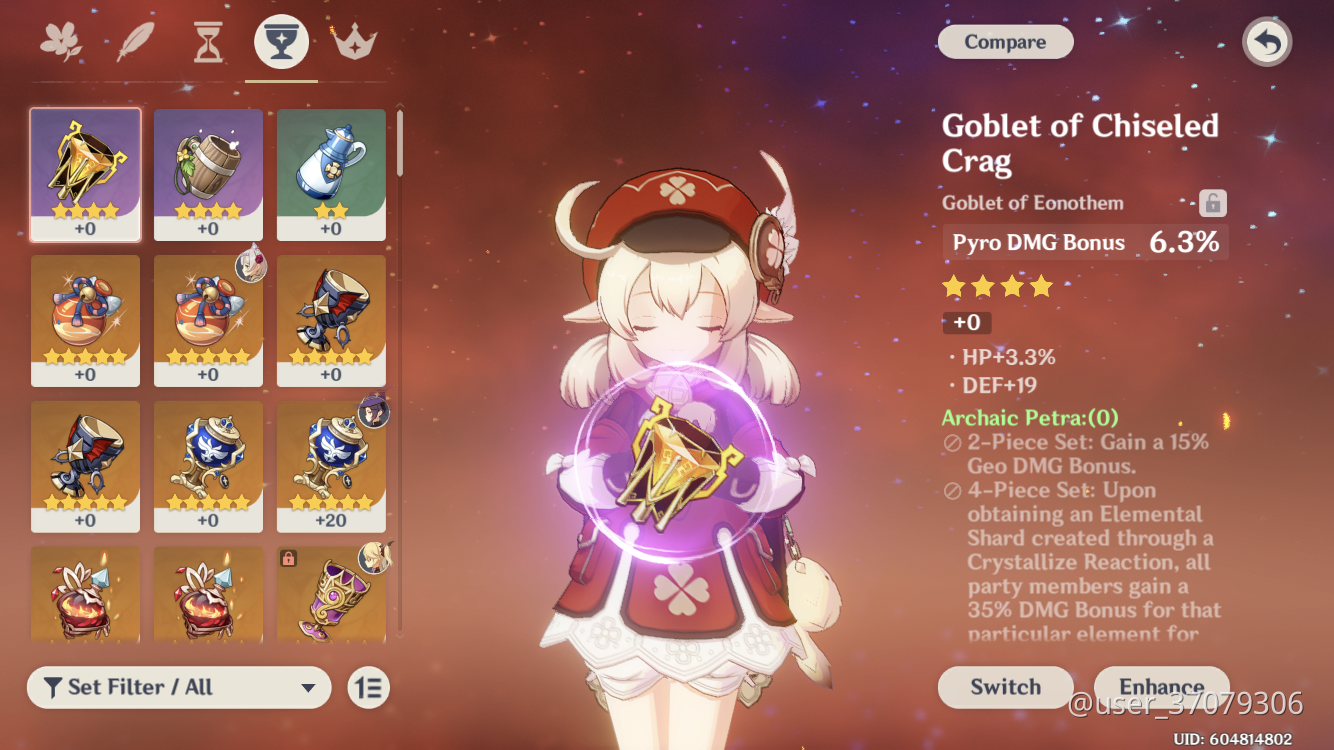Select the Circlet of Logos crown icon
The width and height of the screenshot is (1334, 750).
(x=354, y=40)
